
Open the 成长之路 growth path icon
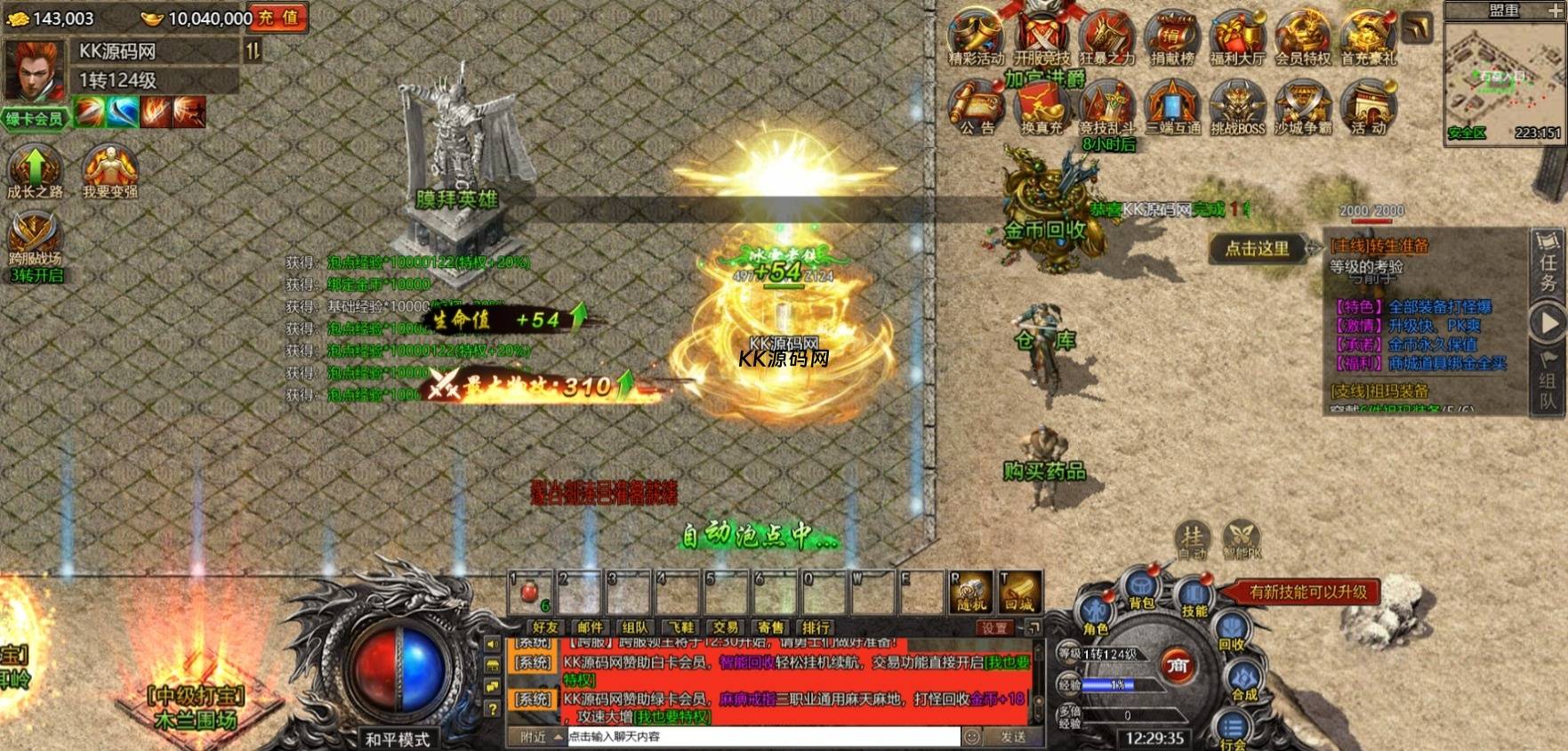35,171
